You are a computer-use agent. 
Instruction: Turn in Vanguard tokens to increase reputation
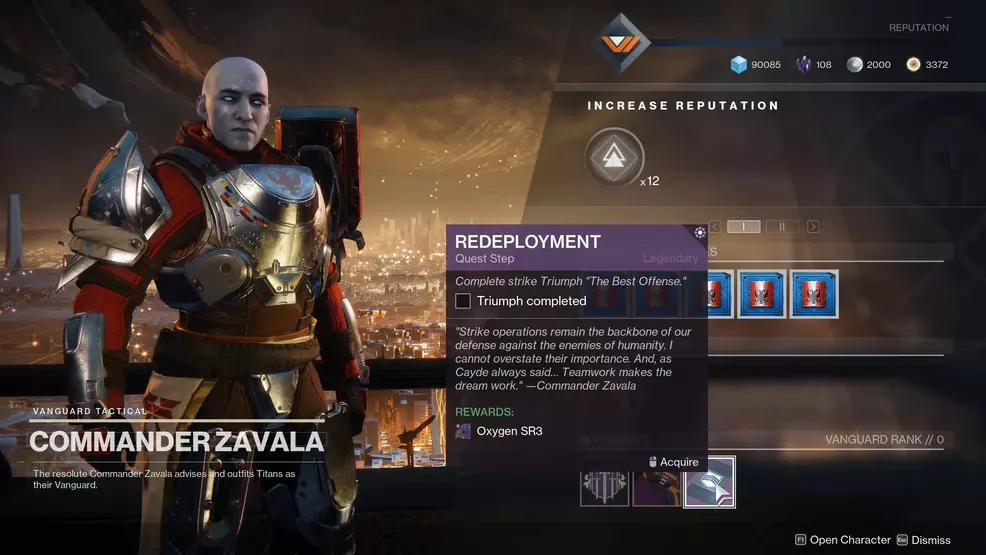pyautogui.click(x=614, y=158)
